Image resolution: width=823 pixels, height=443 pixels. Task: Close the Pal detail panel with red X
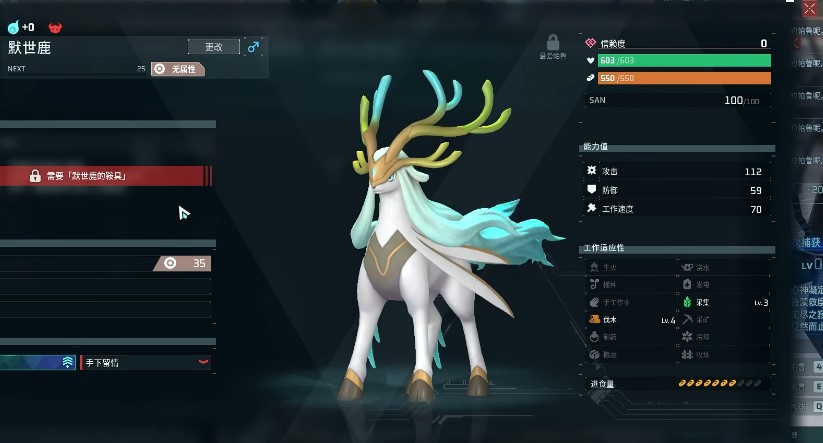point(809,8)
